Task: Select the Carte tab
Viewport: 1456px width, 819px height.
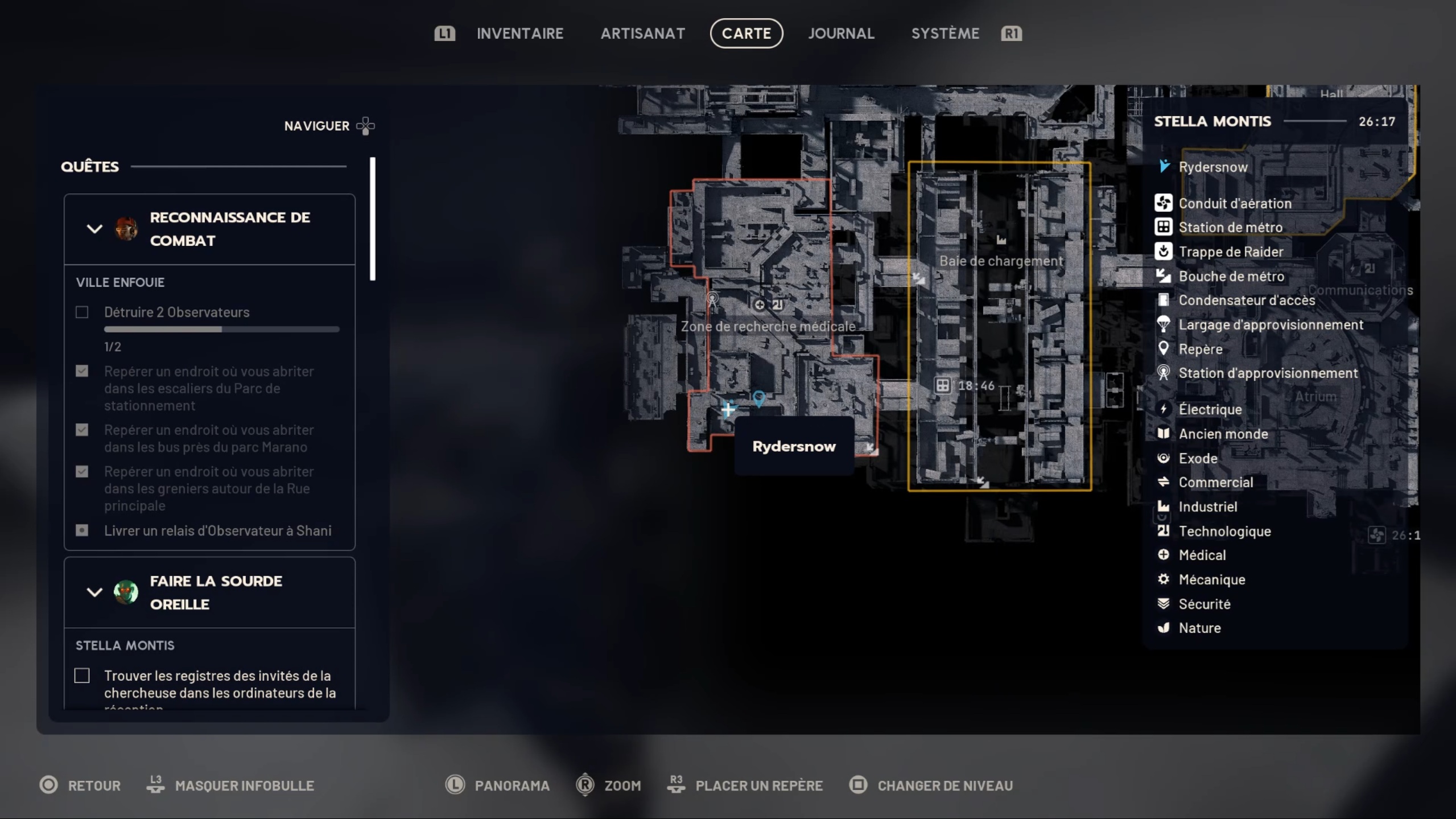Action: 746,34
